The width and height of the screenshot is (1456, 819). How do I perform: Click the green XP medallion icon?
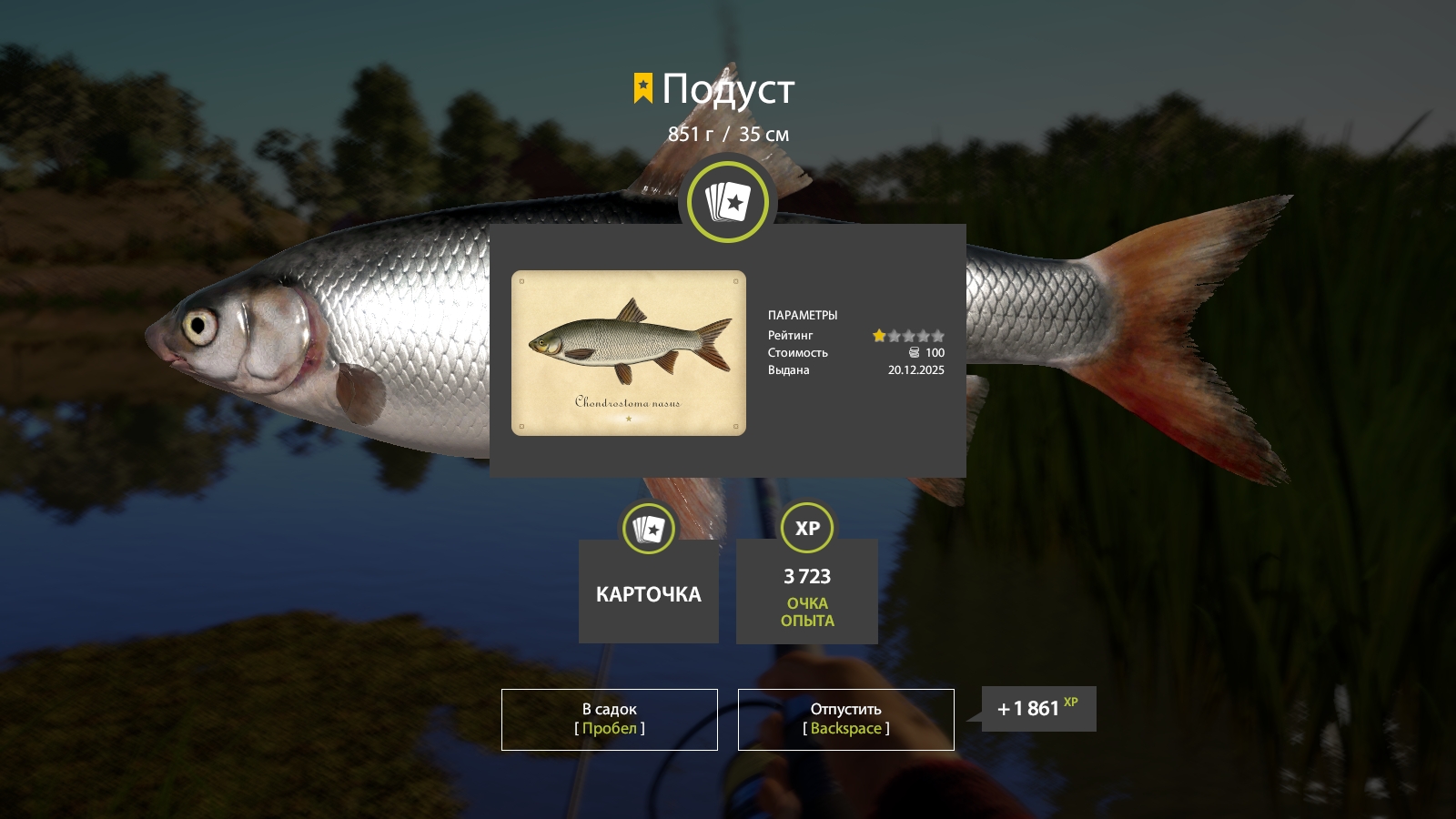[806, 527]
